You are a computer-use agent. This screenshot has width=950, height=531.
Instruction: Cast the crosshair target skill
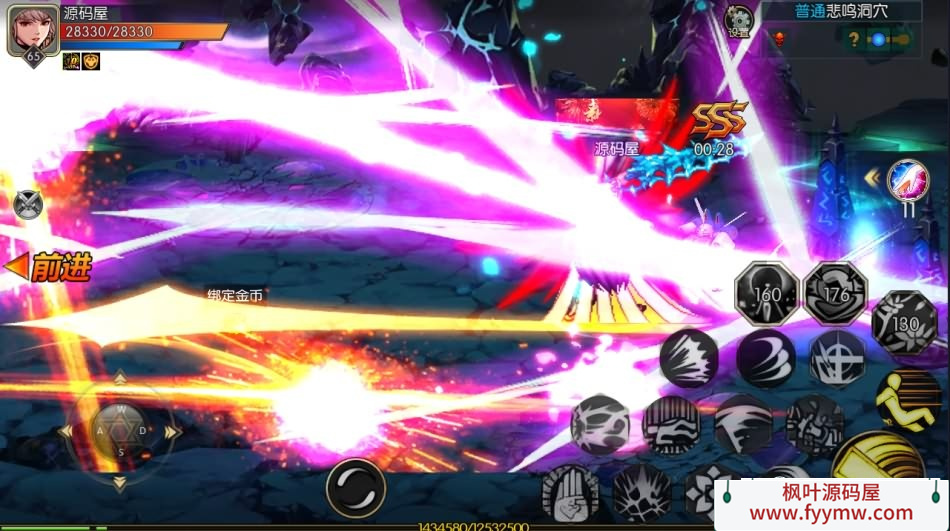click(x=837, y=358)
